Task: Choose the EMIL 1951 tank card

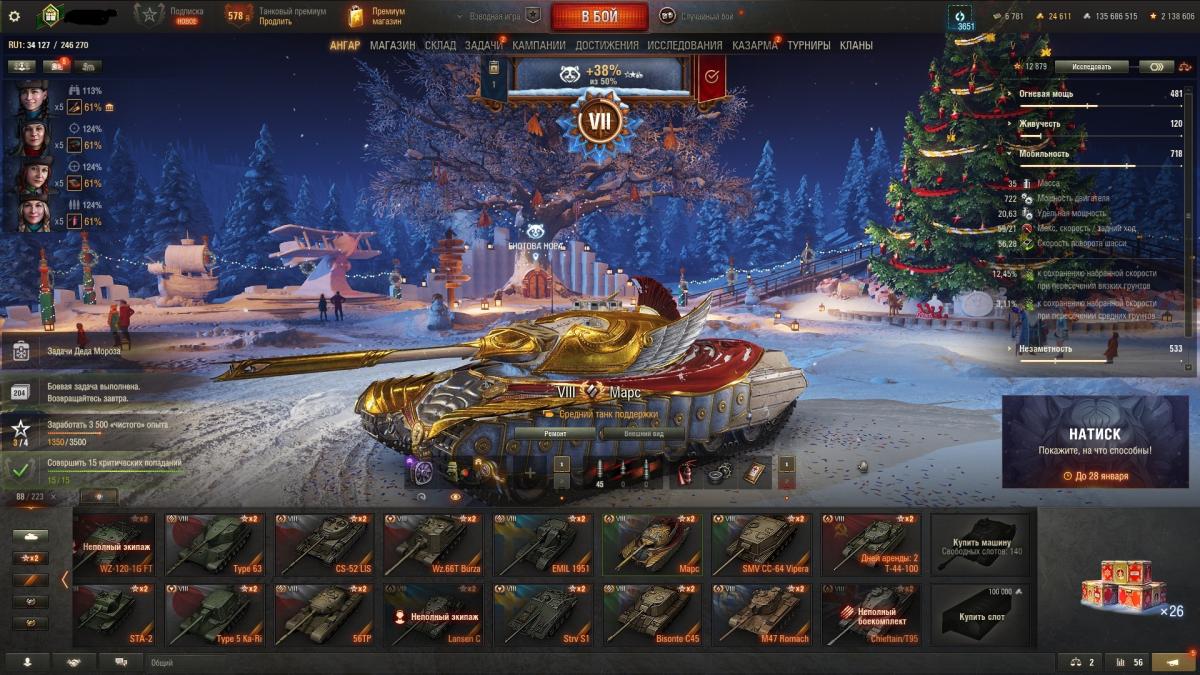Action: coord(542,543)
